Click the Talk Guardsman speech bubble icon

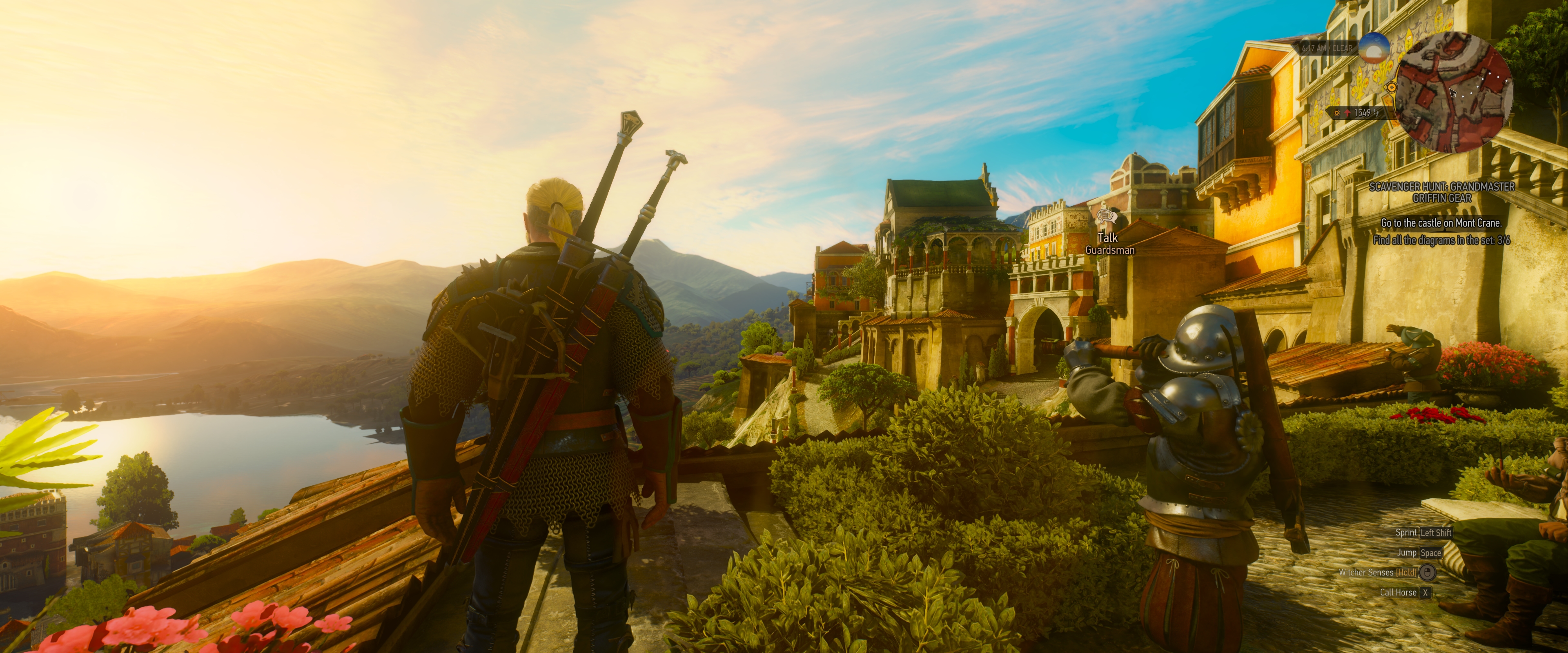1105,215
